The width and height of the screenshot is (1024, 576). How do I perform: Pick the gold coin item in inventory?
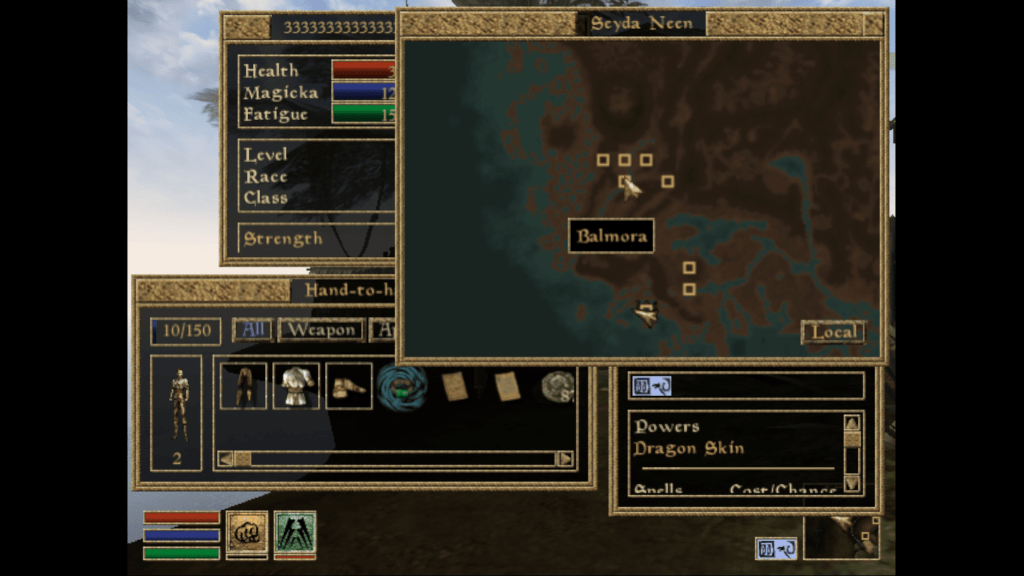558,386
